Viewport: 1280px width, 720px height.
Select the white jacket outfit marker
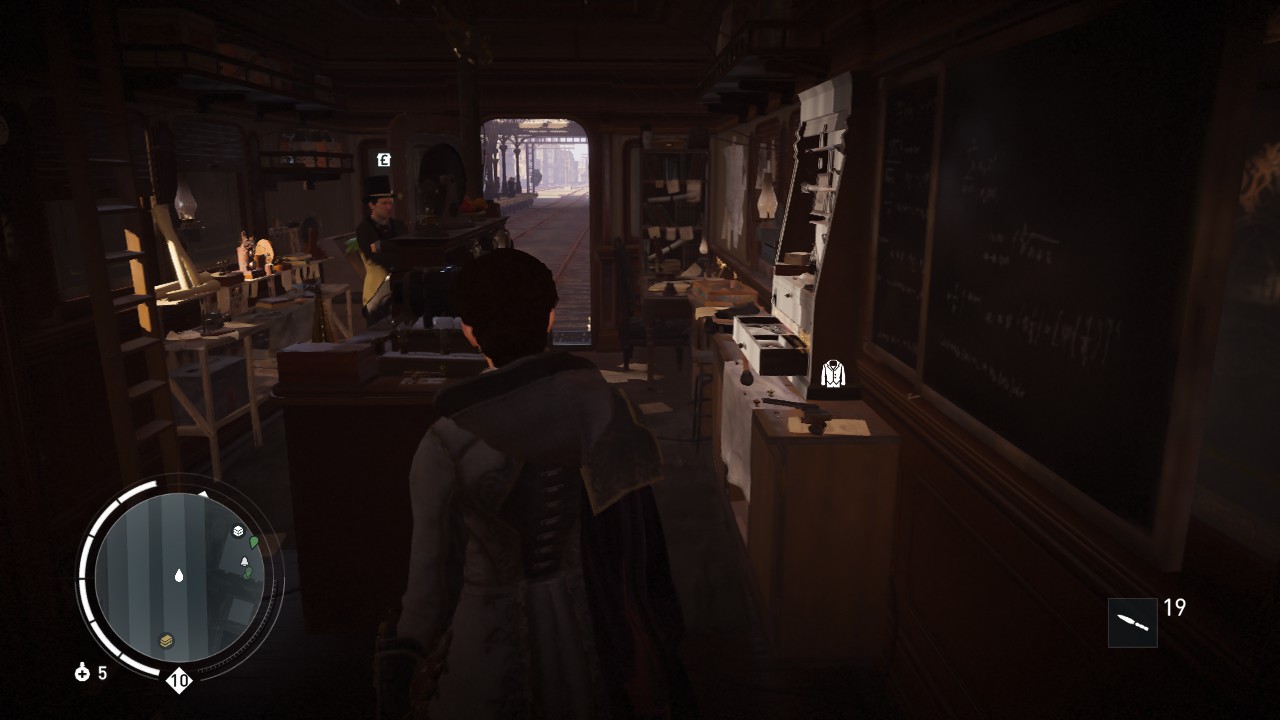point(833,374)
